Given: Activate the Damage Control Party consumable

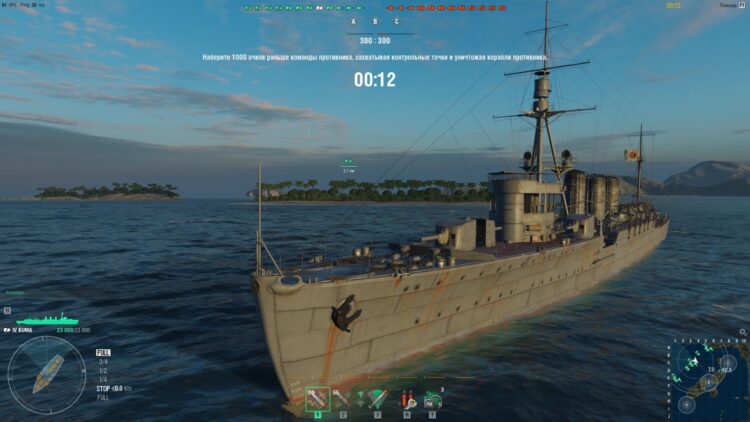Looking at the screenshot, I should click(x=406, y=400).
